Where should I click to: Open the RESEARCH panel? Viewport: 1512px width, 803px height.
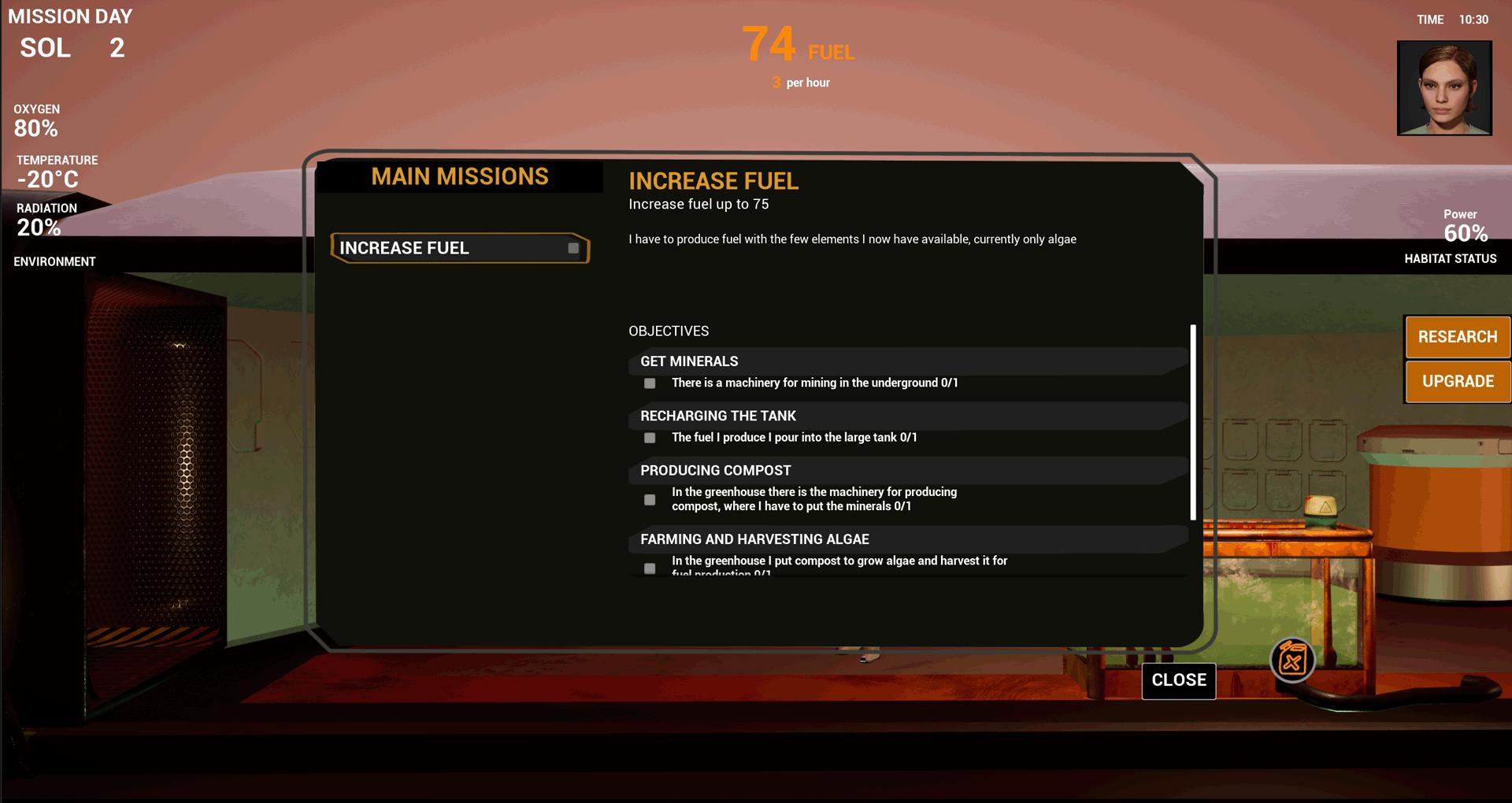[x=1458, y=336]
